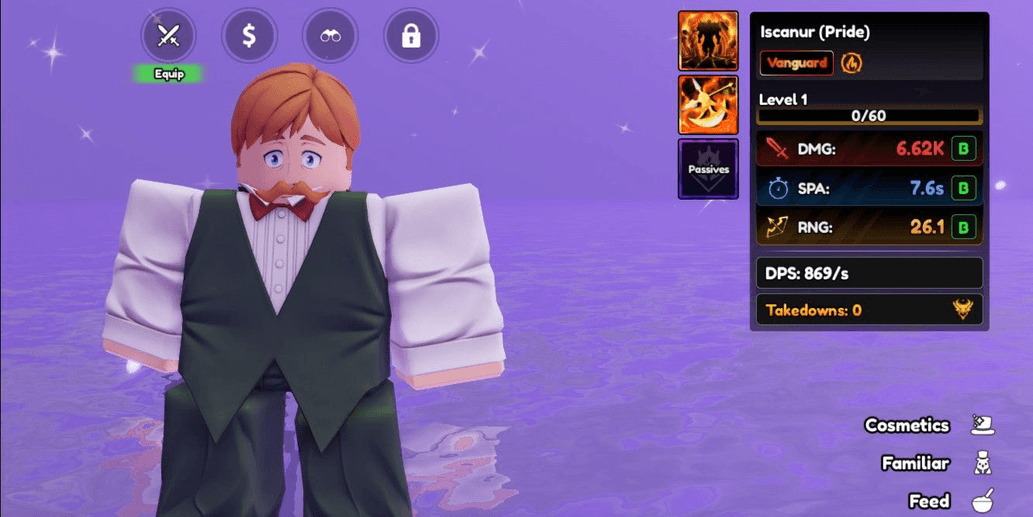Inspect the DMG stat grade badge
This screenshot has height=517, width=1033.
click(x=963, y=149)
